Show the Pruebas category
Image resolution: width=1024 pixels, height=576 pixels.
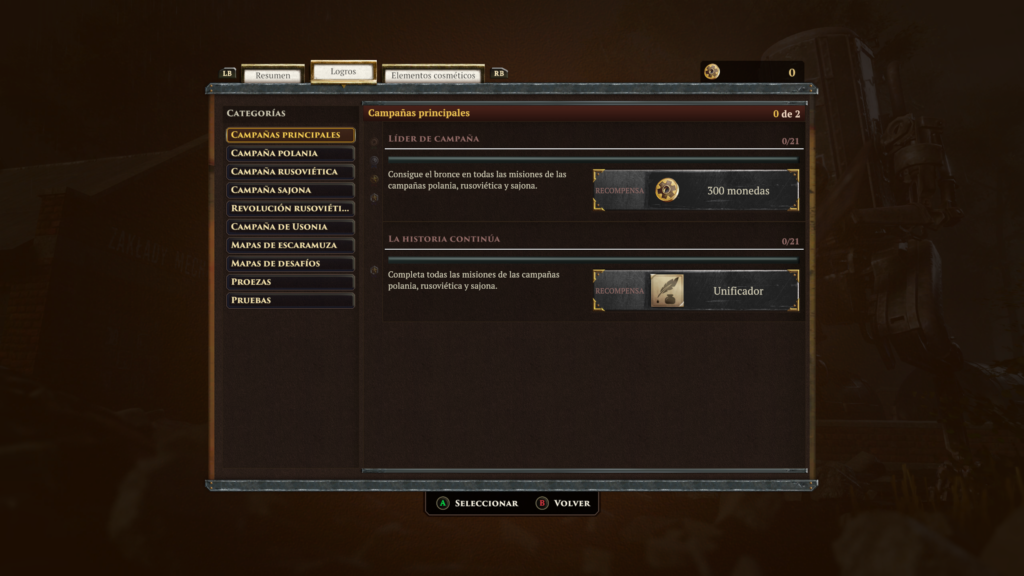pos(290,300)
